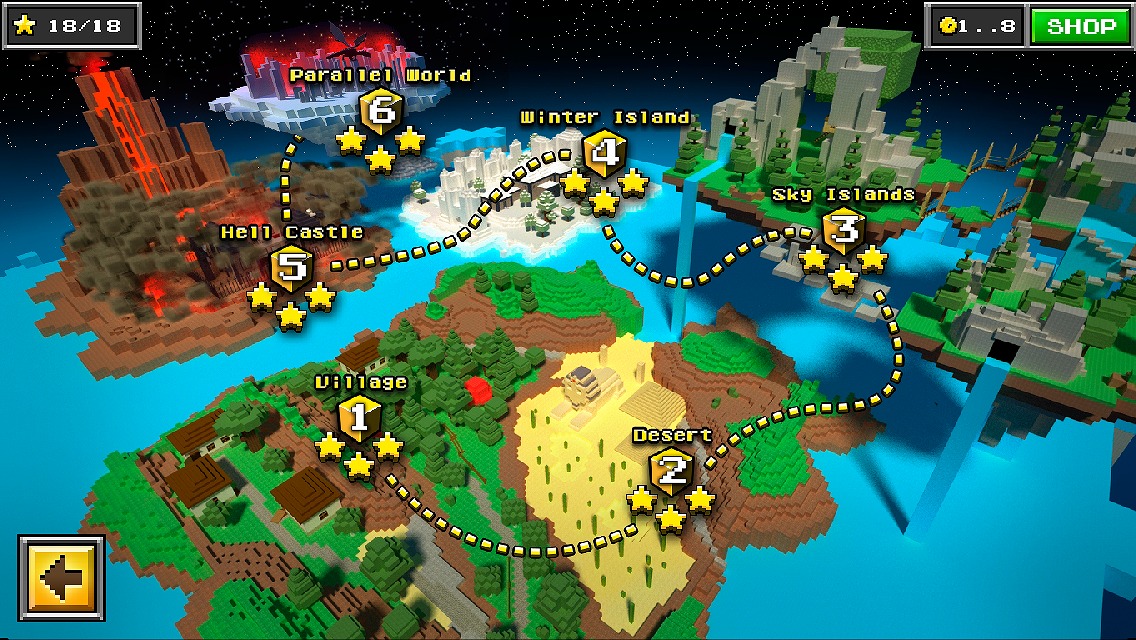This screenshot has width=1136, height=640.
Task: Select level 4 Winter Island
Action: 604,154
